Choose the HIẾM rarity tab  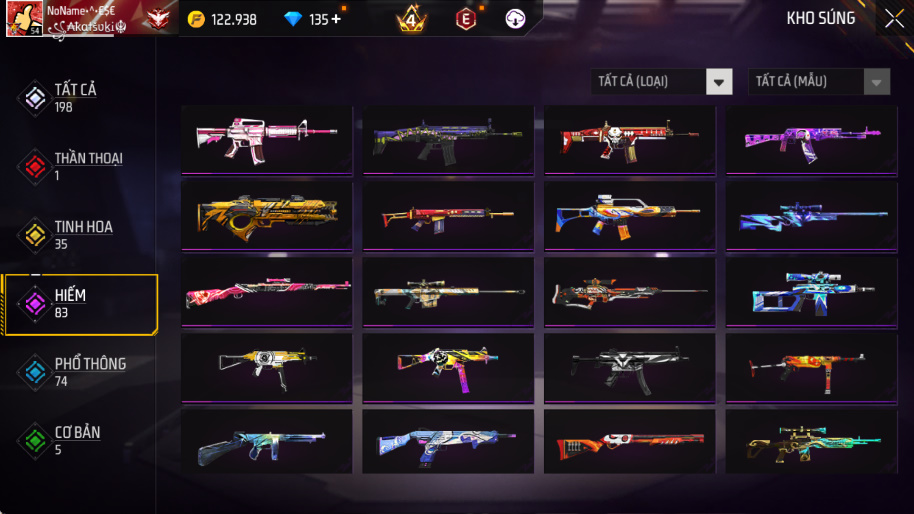tap(78, 303)
